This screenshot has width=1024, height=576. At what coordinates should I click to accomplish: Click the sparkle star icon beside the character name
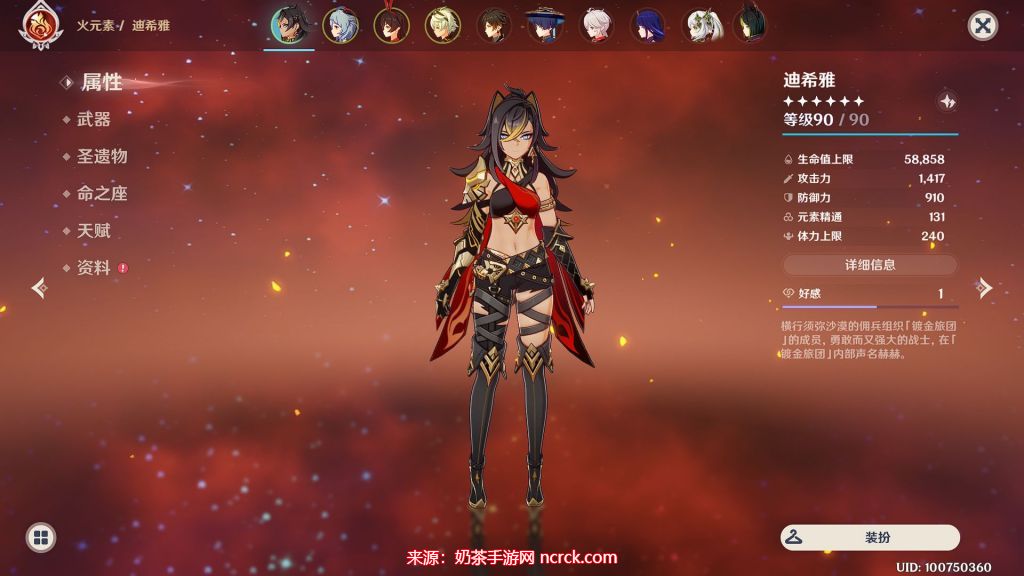coord(947,100)
